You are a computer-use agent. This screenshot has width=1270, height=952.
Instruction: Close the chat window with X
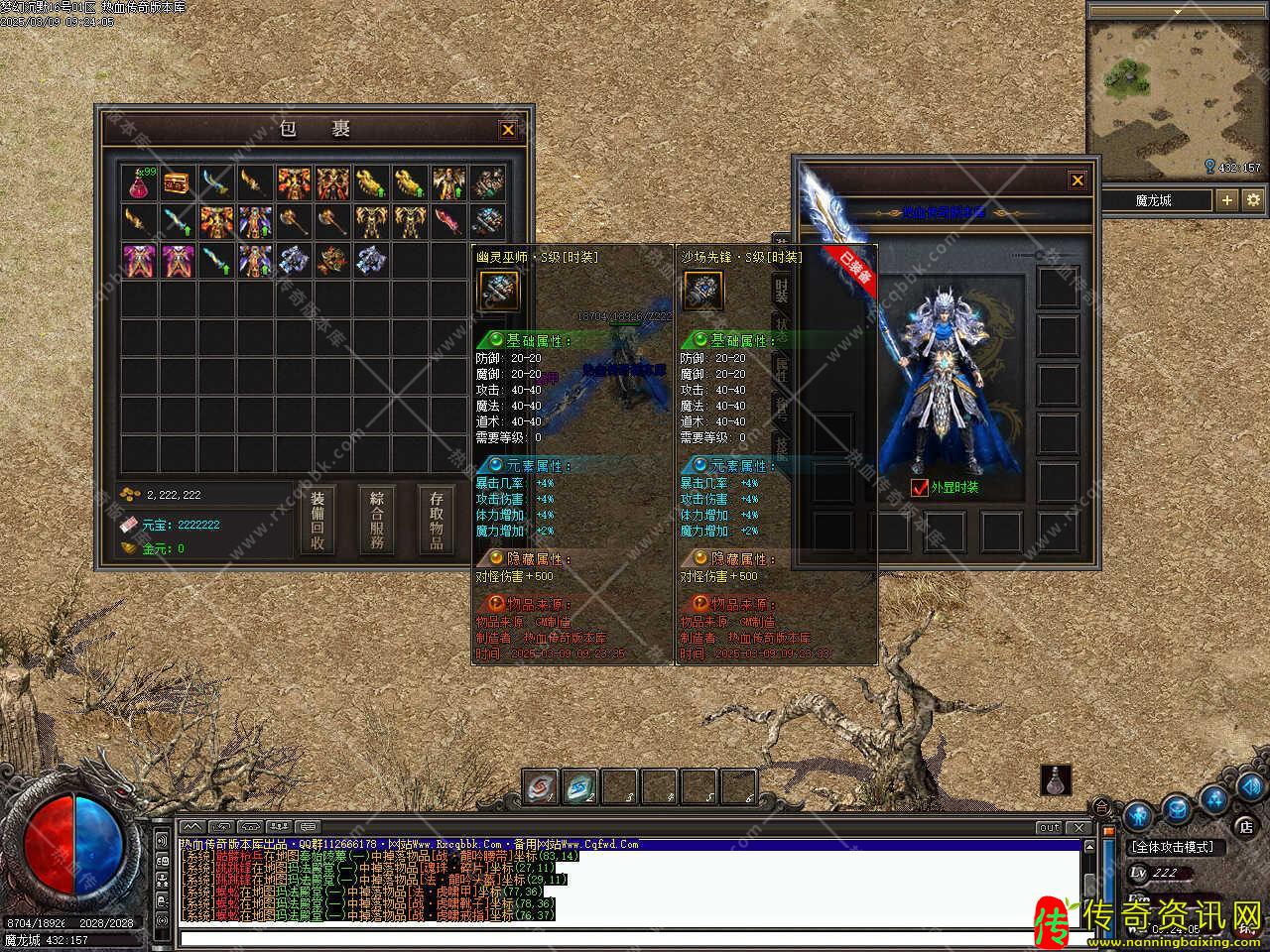click(x=1079, y=827)
